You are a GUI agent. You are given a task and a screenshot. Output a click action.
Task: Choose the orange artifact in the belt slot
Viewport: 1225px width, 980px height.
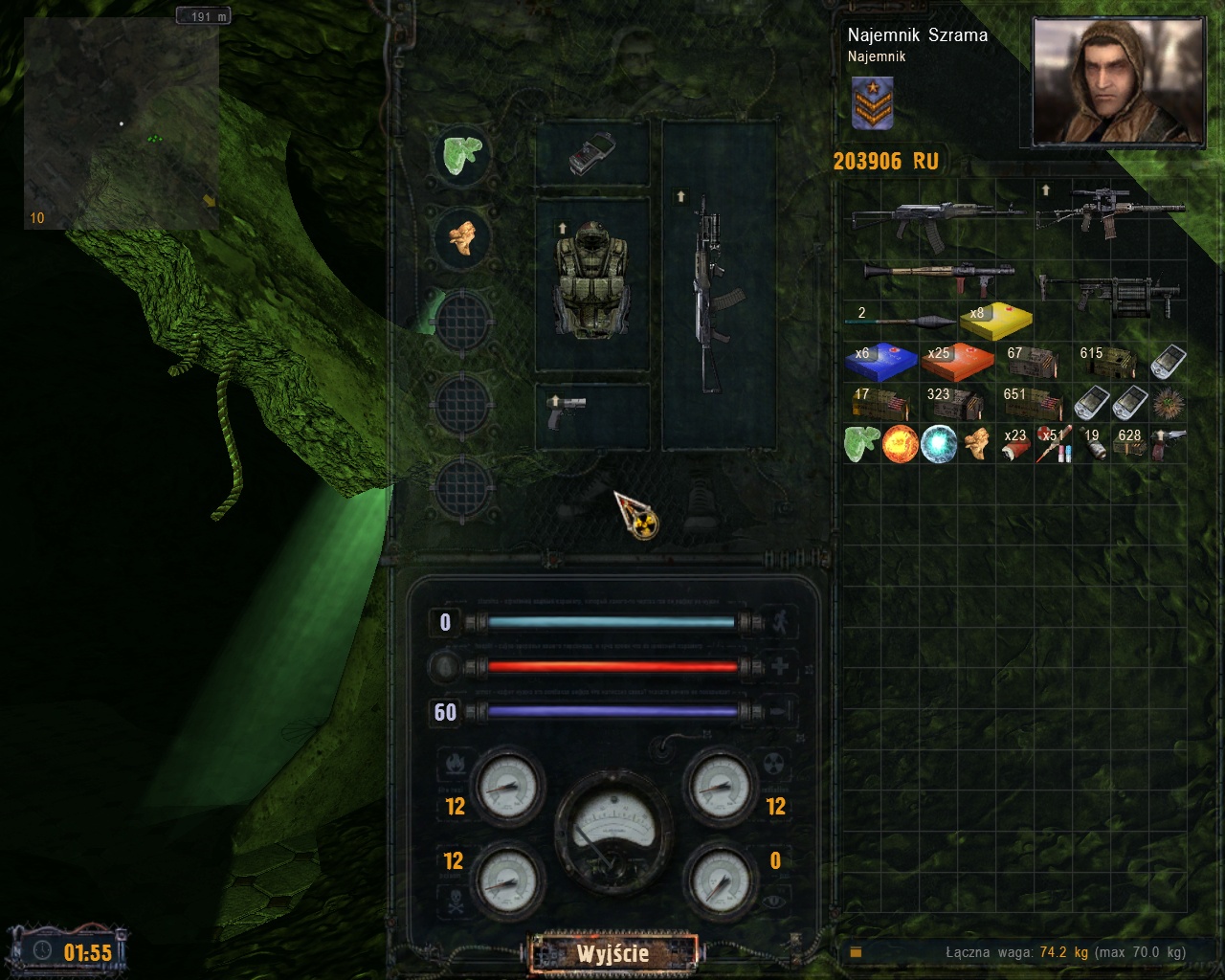coord(463,236)
